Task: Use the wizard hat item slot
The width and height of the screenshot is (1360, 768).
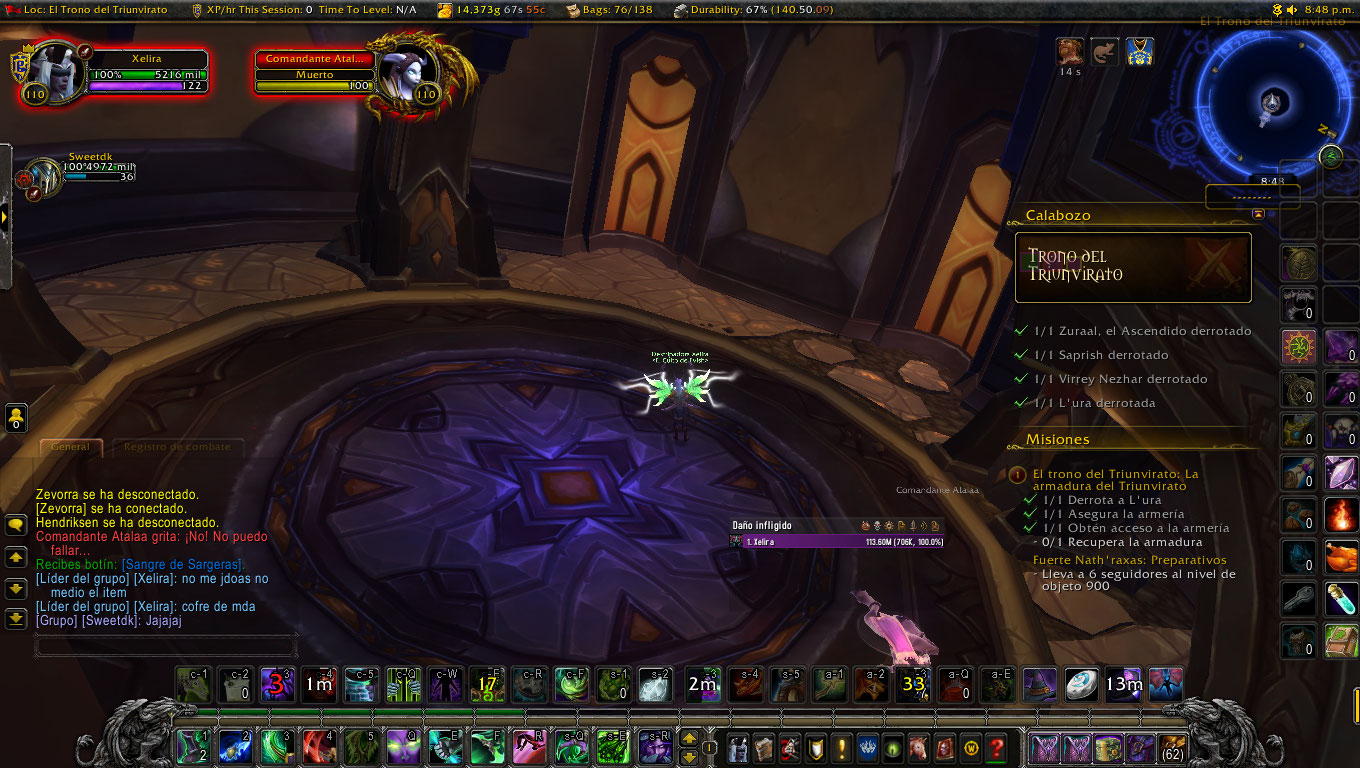Action: pos(1039,685)
